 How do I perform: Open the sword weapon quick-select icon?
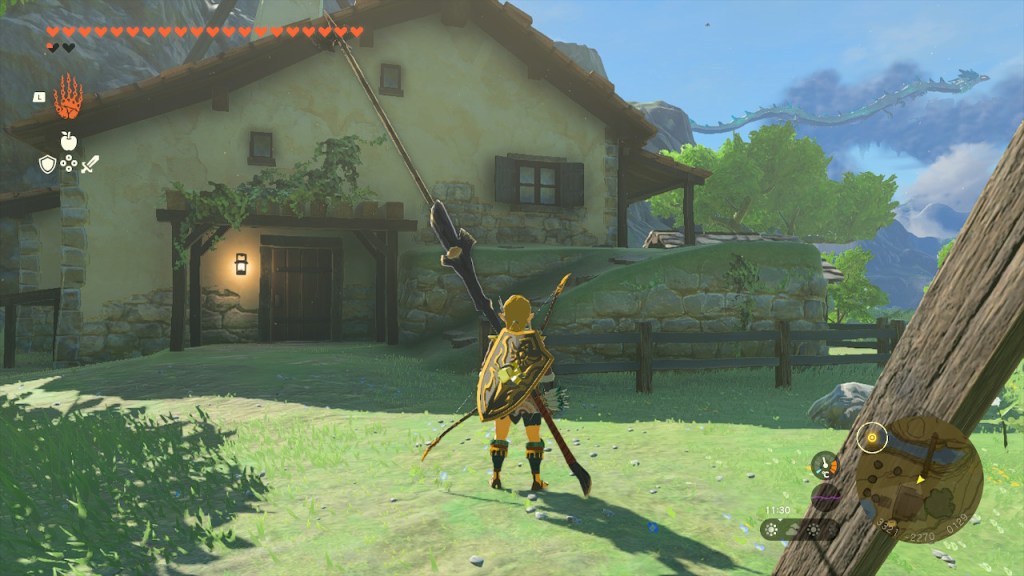[x=90, y=164]
